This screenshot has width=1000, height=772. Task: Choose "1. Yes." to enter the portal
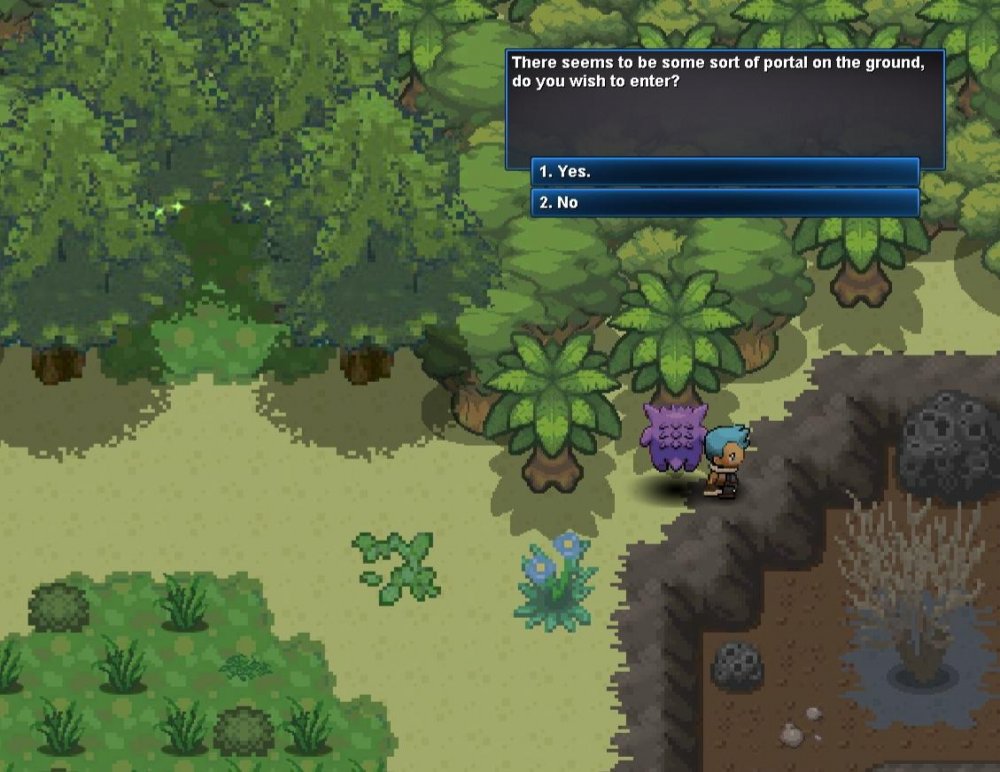[724, 172]
